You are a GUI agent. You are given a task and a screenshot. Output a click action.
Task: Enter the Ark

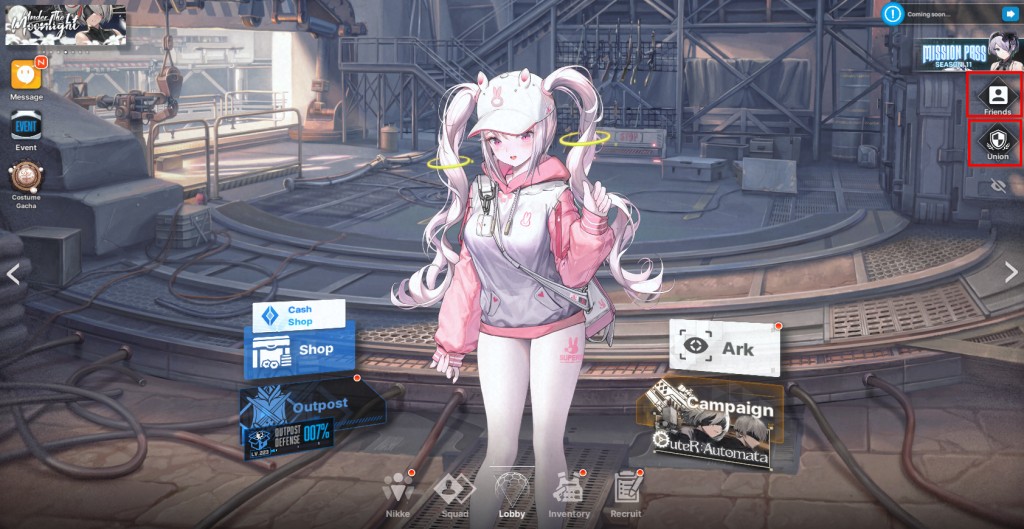click(x=725, y=349)
